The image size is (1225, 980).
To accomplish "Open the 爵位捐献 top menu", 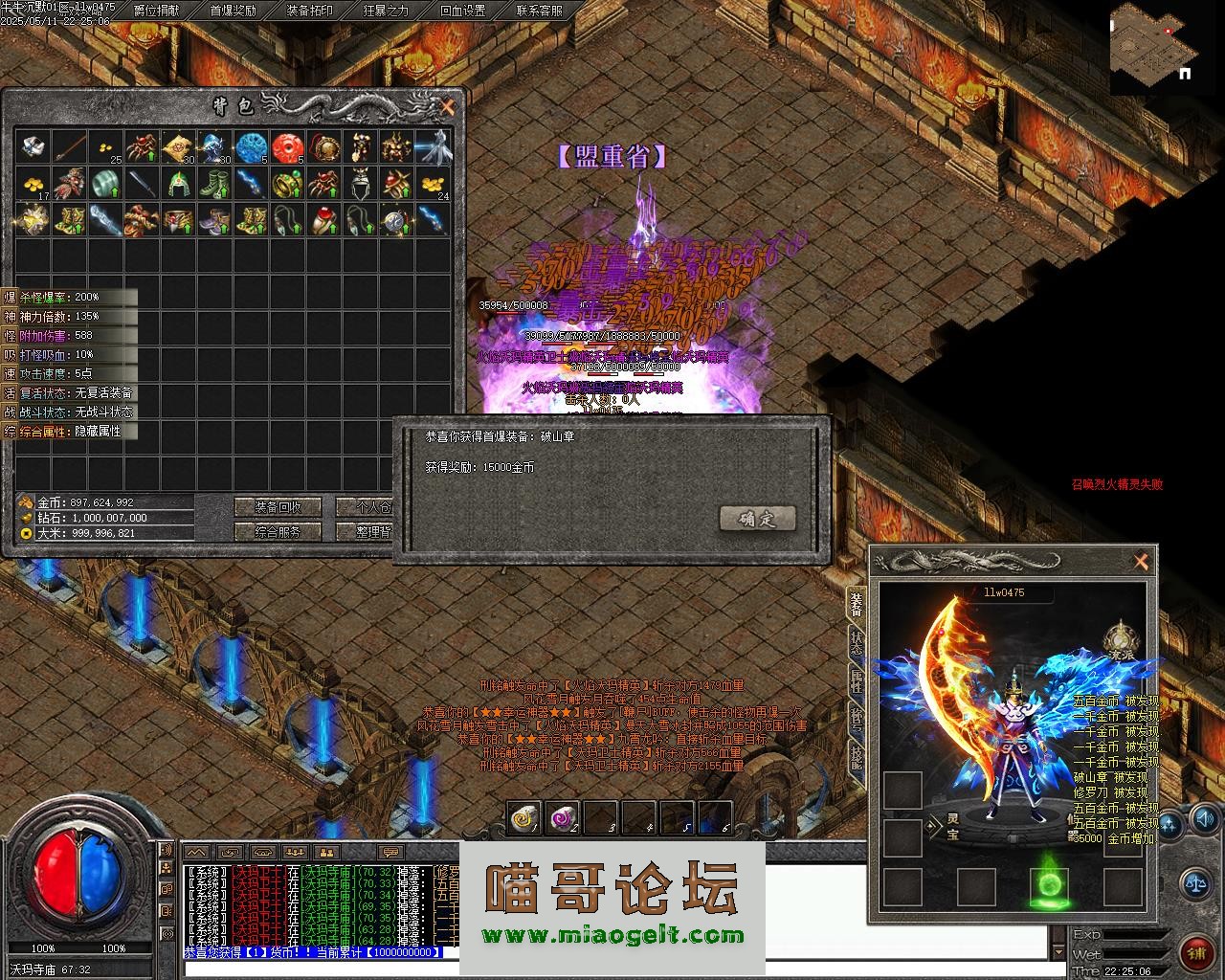I will pos(157,11).
